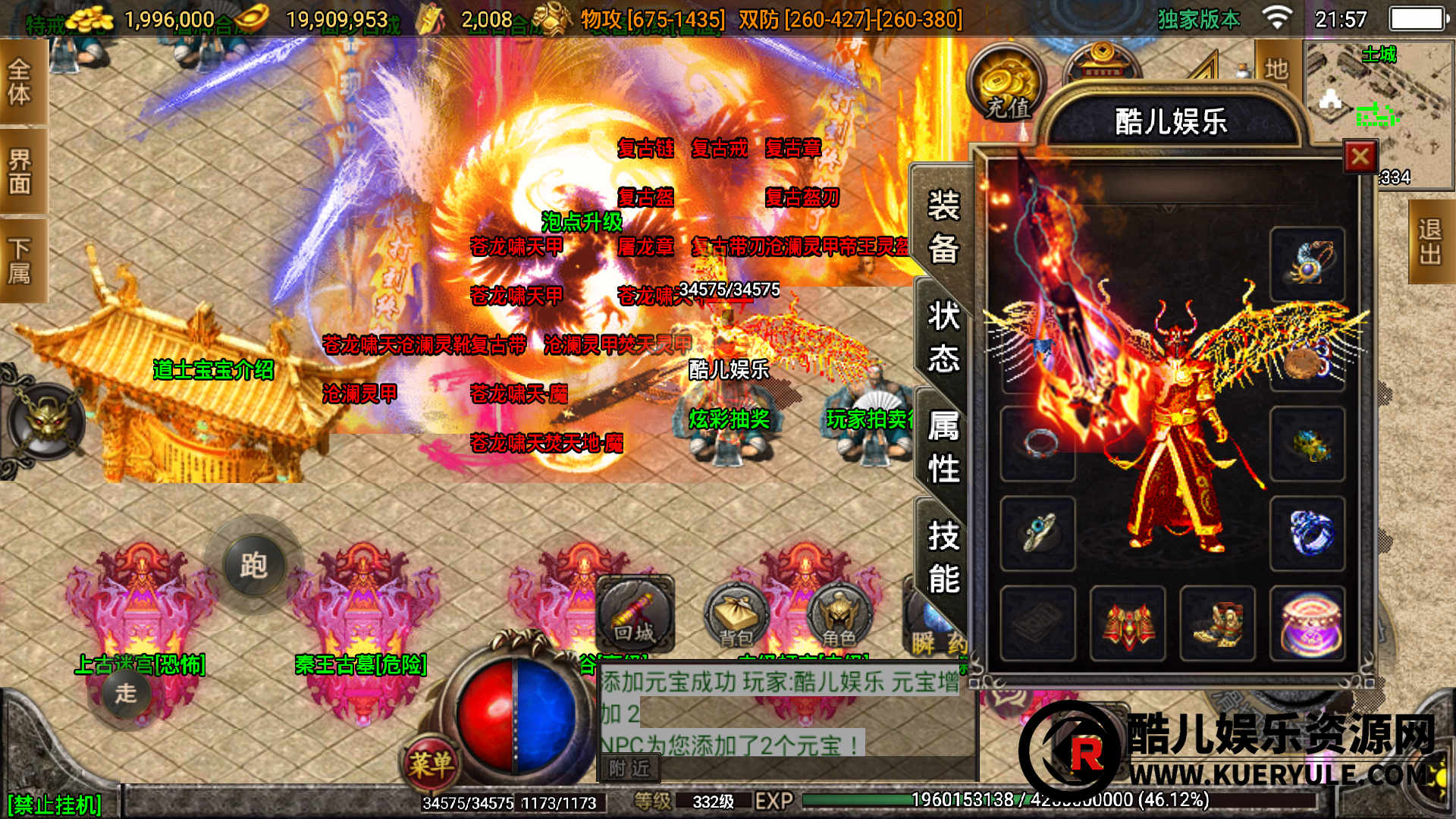This screenshot has height=819, width=1456.
Task: Select the 下属 subordinates button
Action: 20,260
